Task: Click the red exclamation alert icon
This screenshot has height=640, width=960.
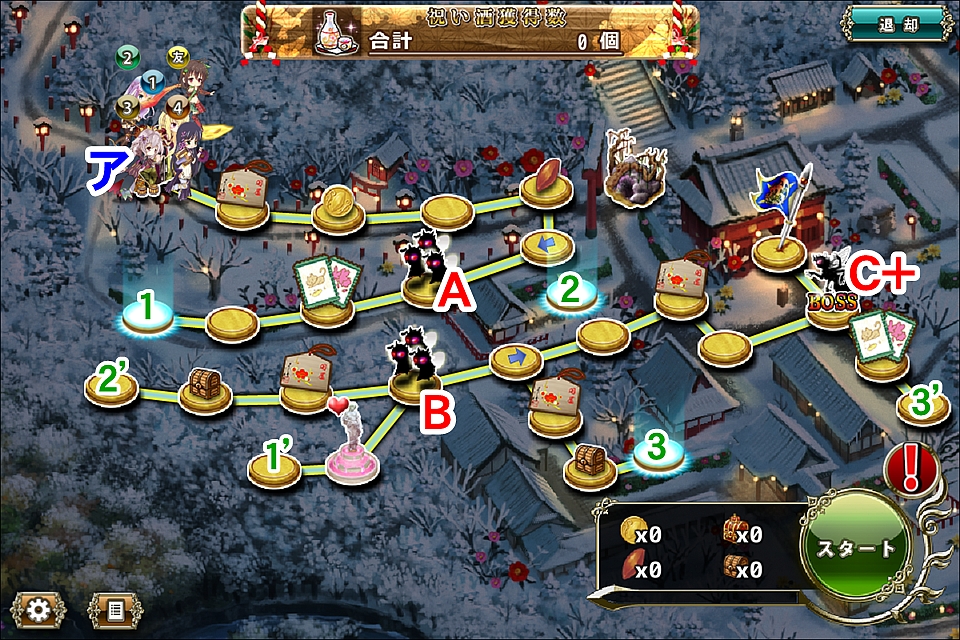Action: point(911,467)
